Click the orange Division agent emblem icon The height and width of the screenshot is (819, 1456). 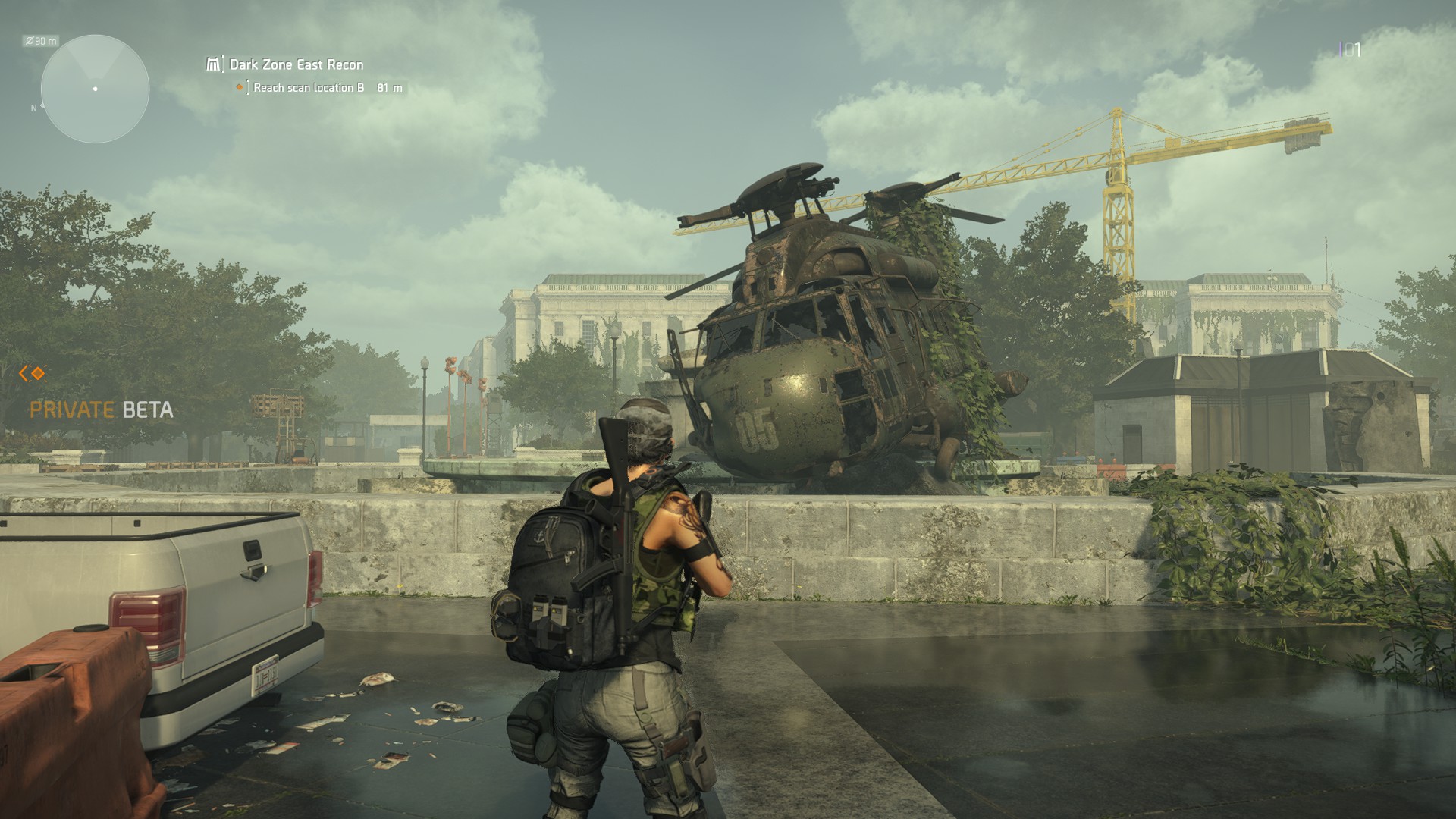(x=33, y=373)
